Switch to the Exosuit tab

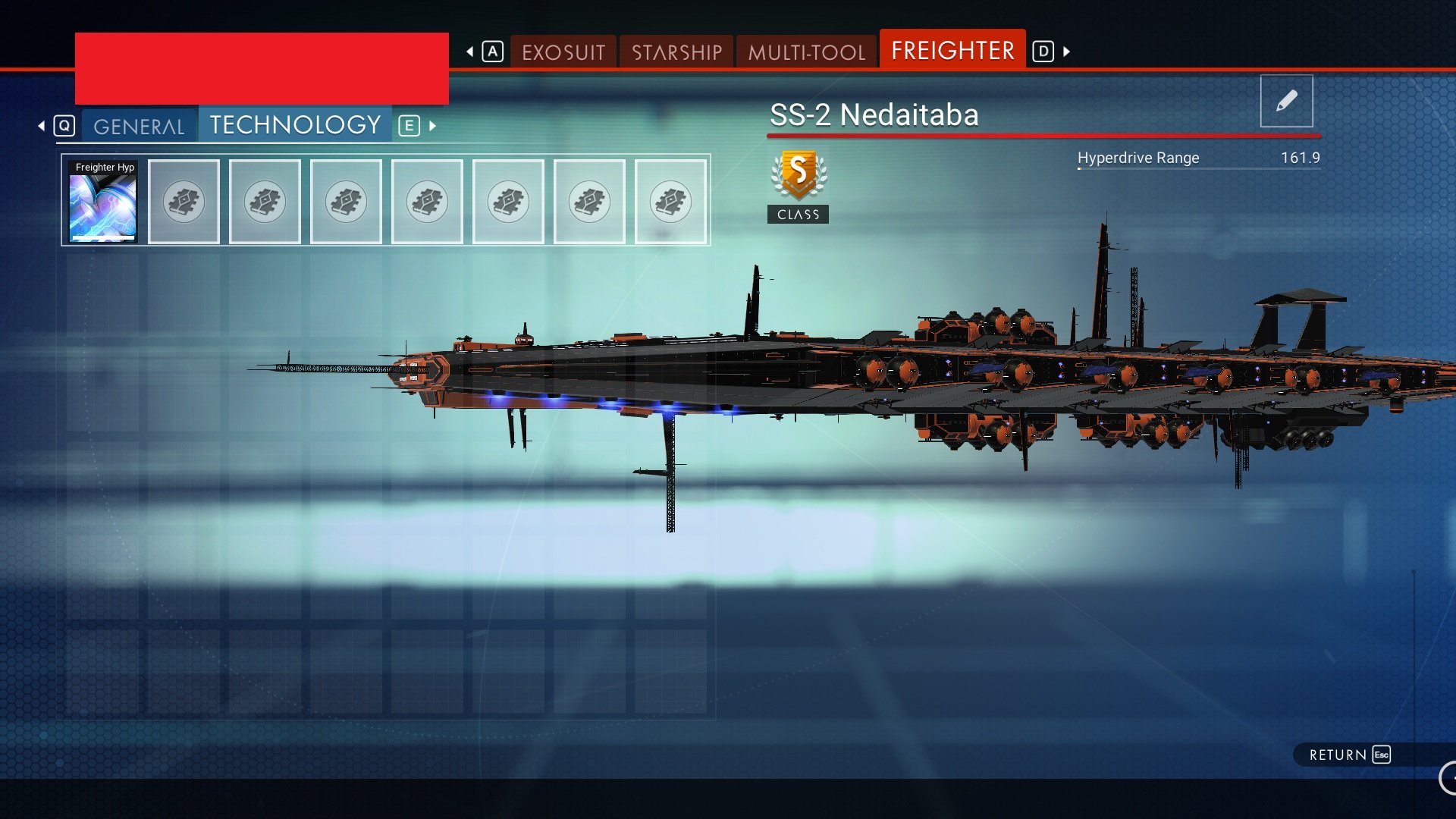click(x=563, y=52)
